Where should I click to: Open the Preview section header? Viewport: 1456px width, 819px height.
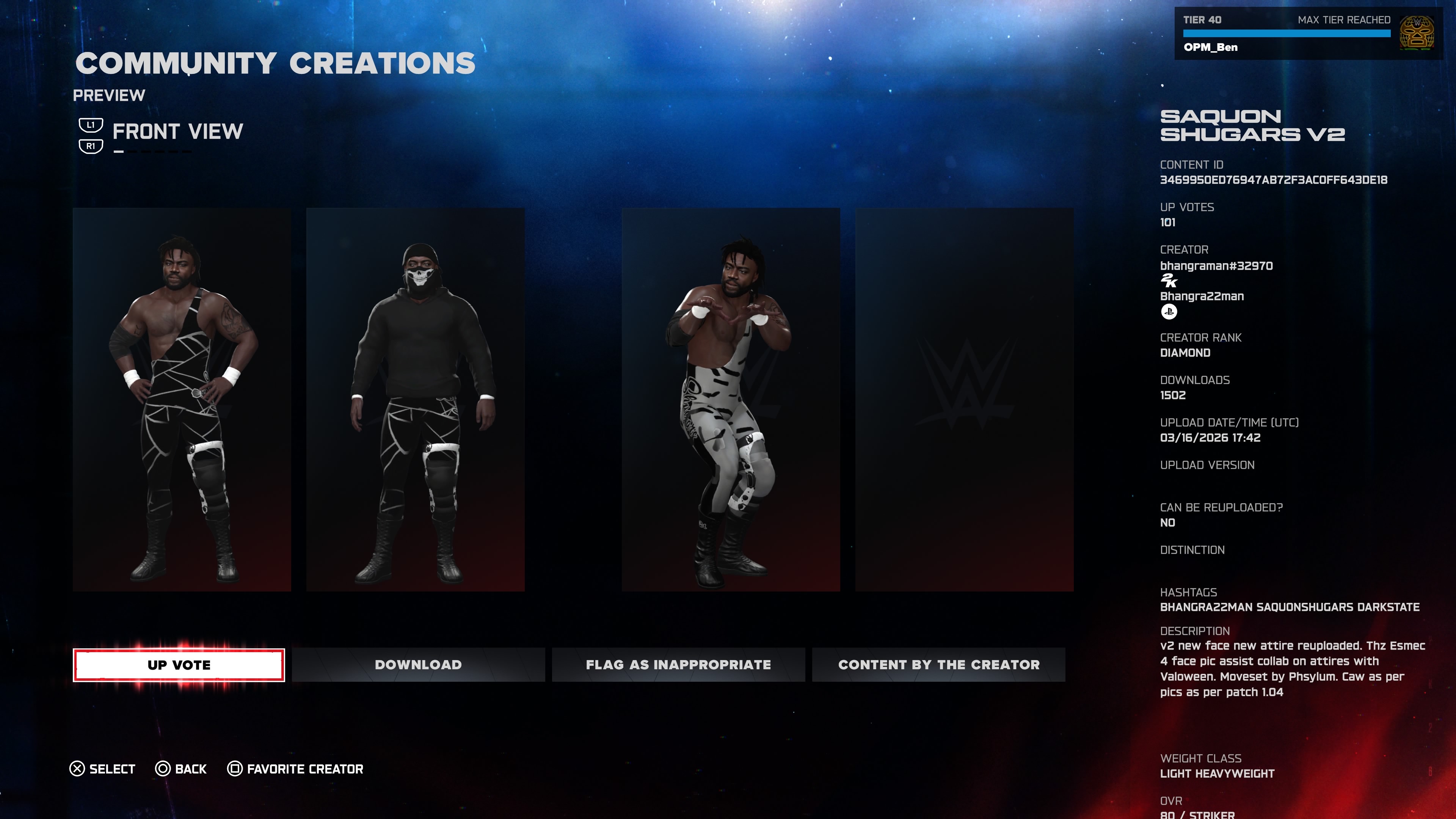pyautogui.click(x=109, y=95)
